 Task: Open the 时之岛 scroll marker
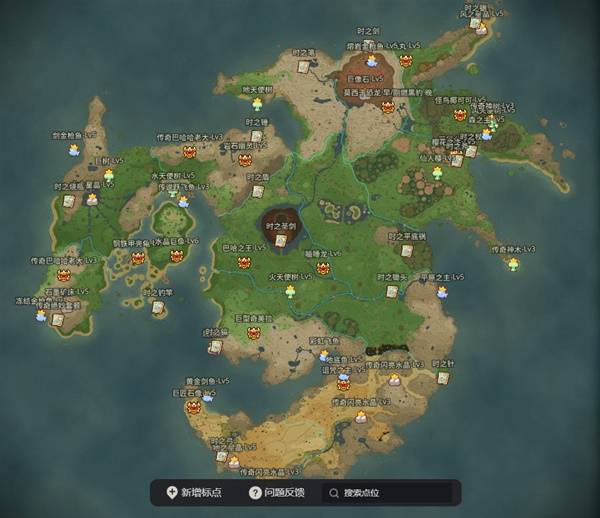point(258,191)
